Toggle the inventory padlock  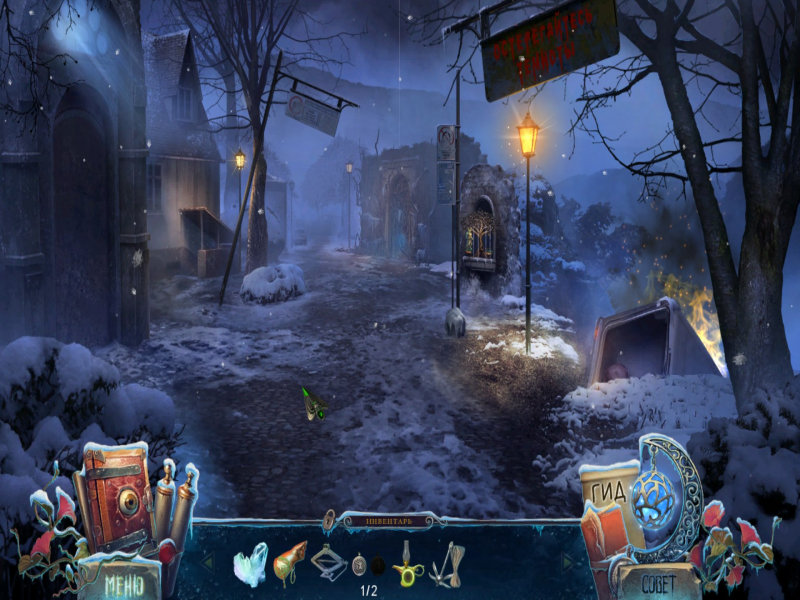click(x=328, y=519)
